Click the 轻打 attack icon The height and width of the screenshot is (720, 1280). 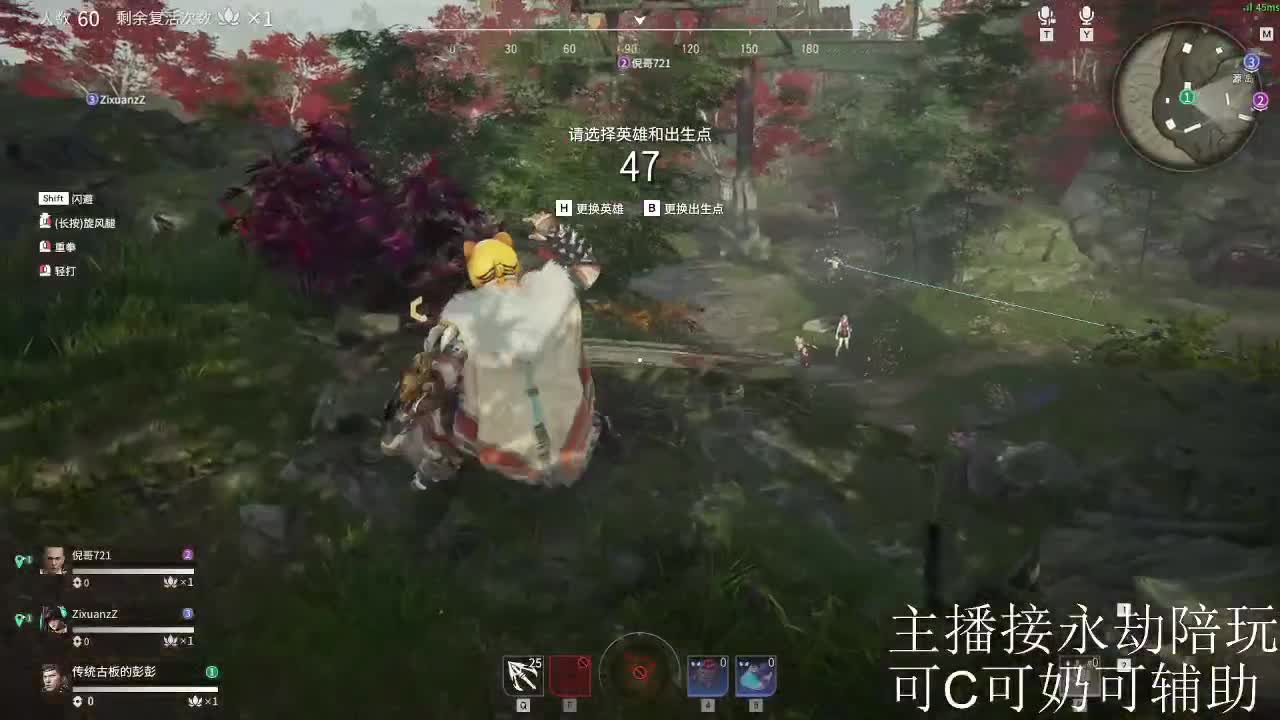point(46,270)
